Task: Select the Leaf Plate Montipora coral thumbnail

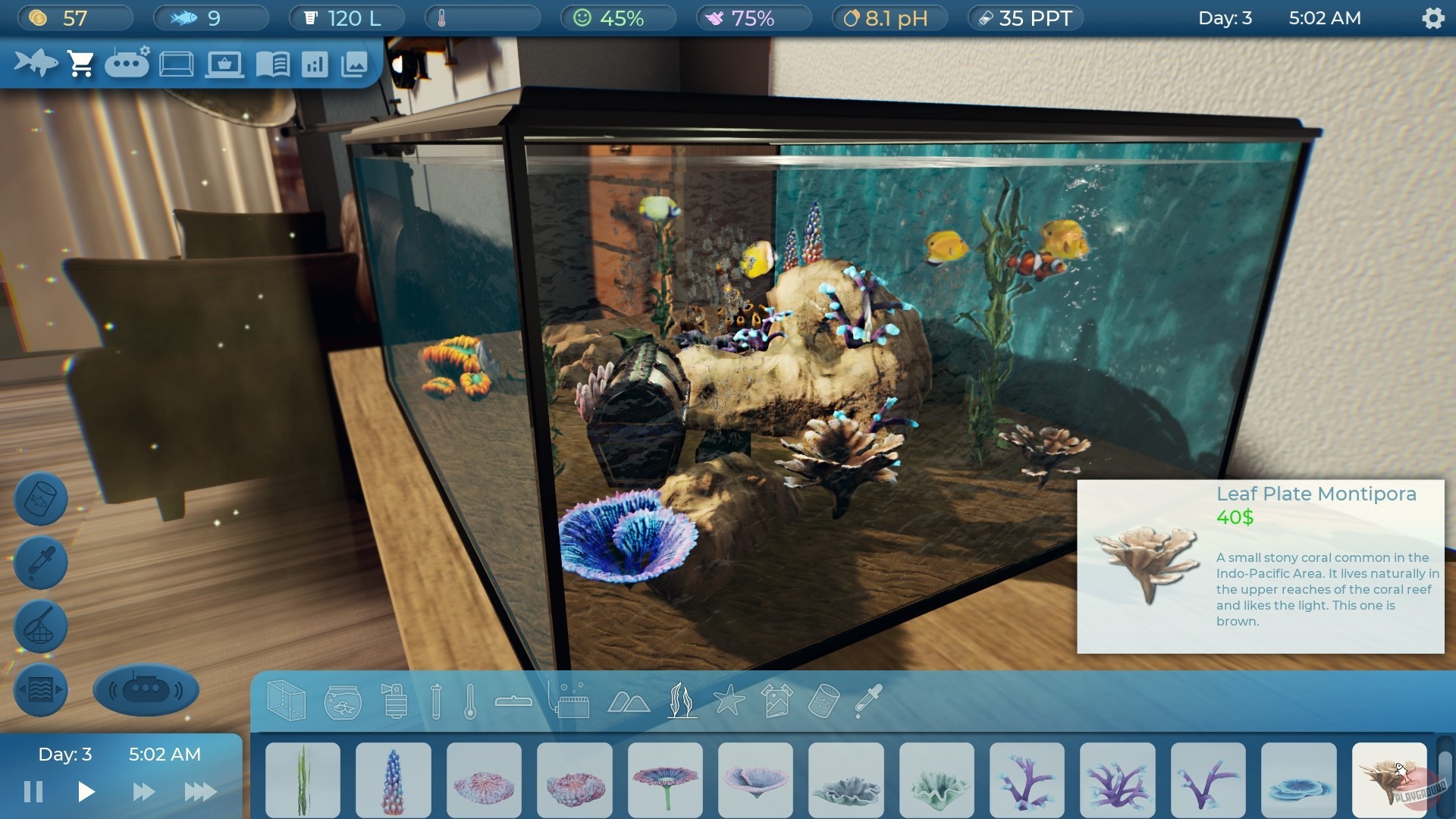Action: (1391, 780)
